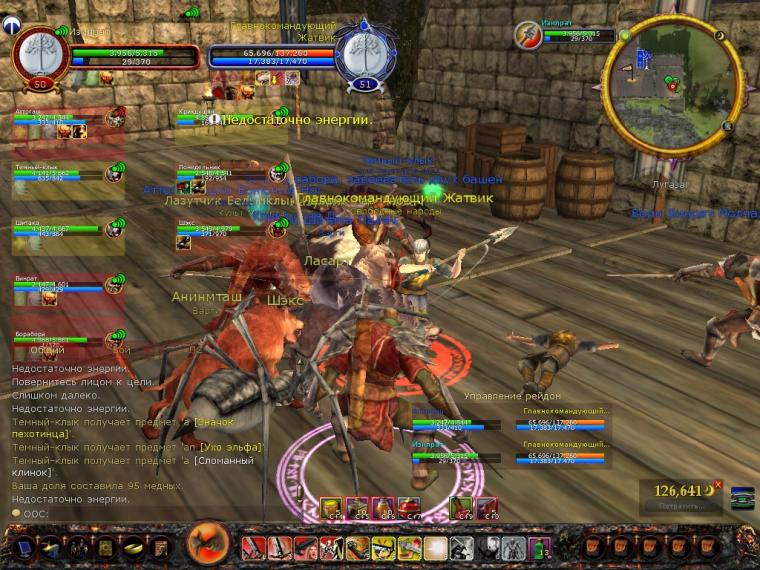Click the OOC chat input line

point(100,512)
